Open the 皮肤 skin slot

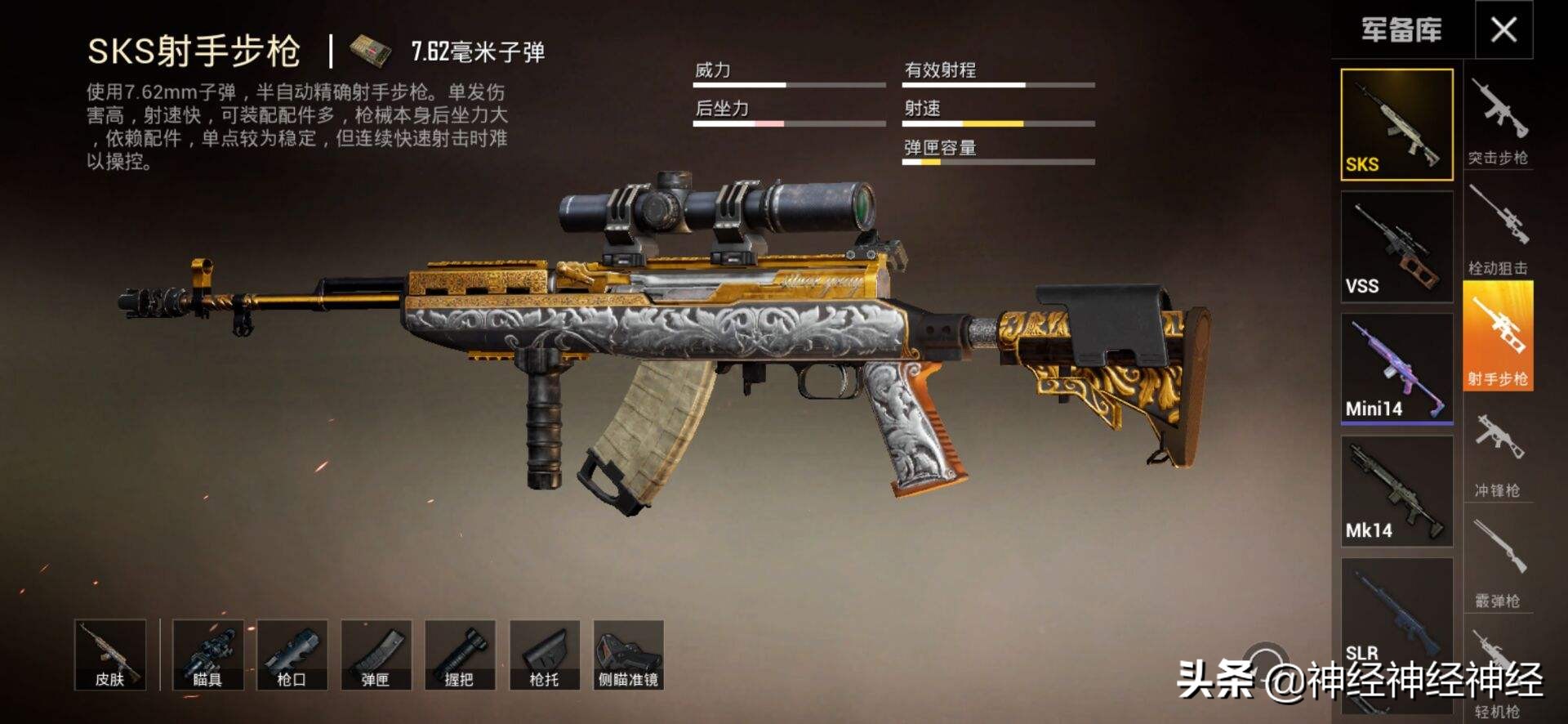tap(110, 655)
